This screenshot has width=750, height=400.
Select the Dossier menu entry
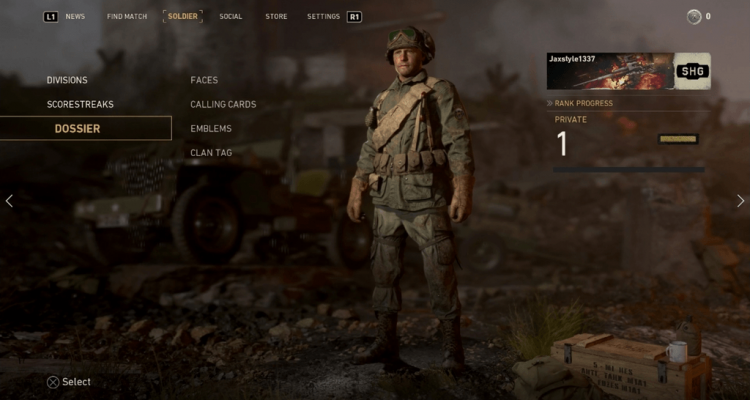click(x=77, y=129)
